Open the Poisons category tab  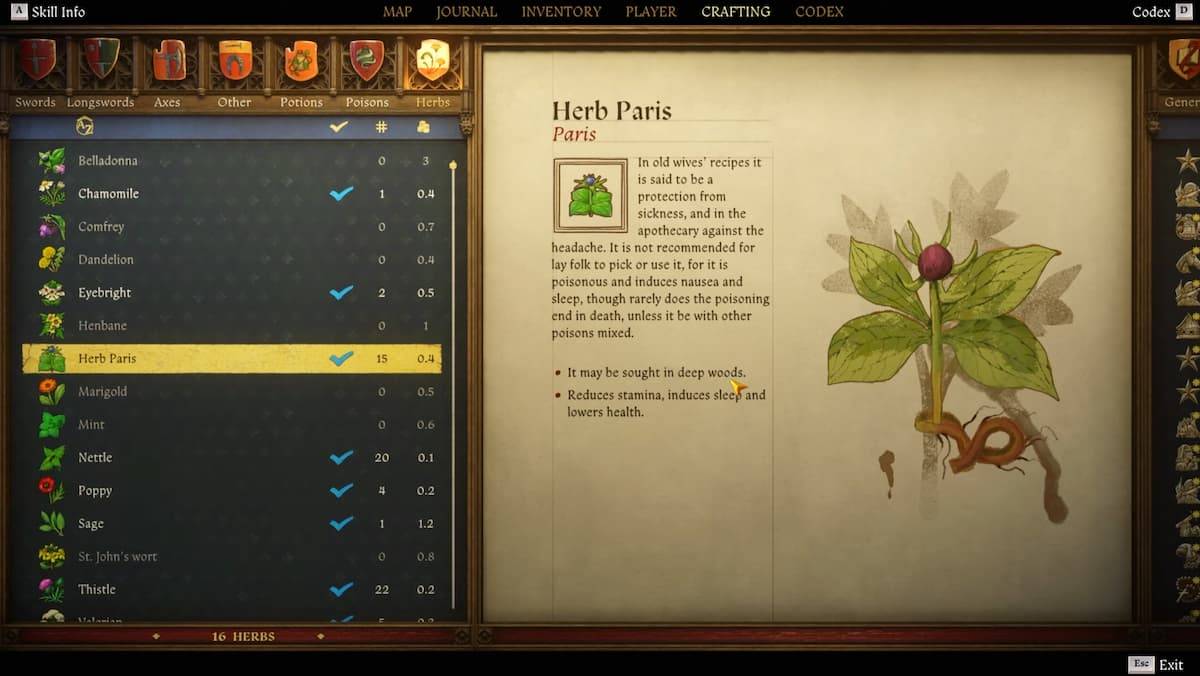pos(367,71)
